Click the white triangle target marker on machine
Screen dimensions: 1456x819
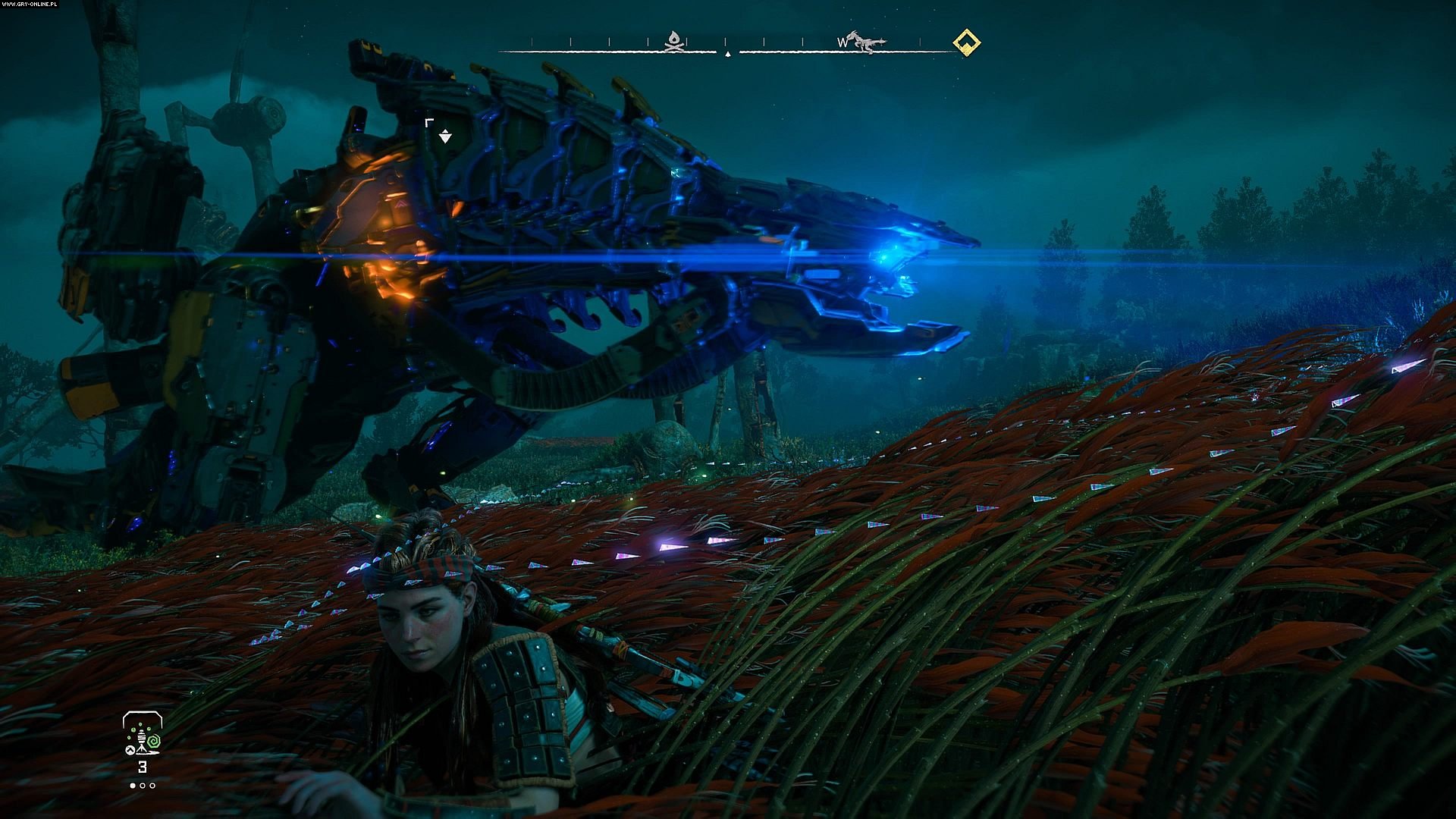[445, 136]
